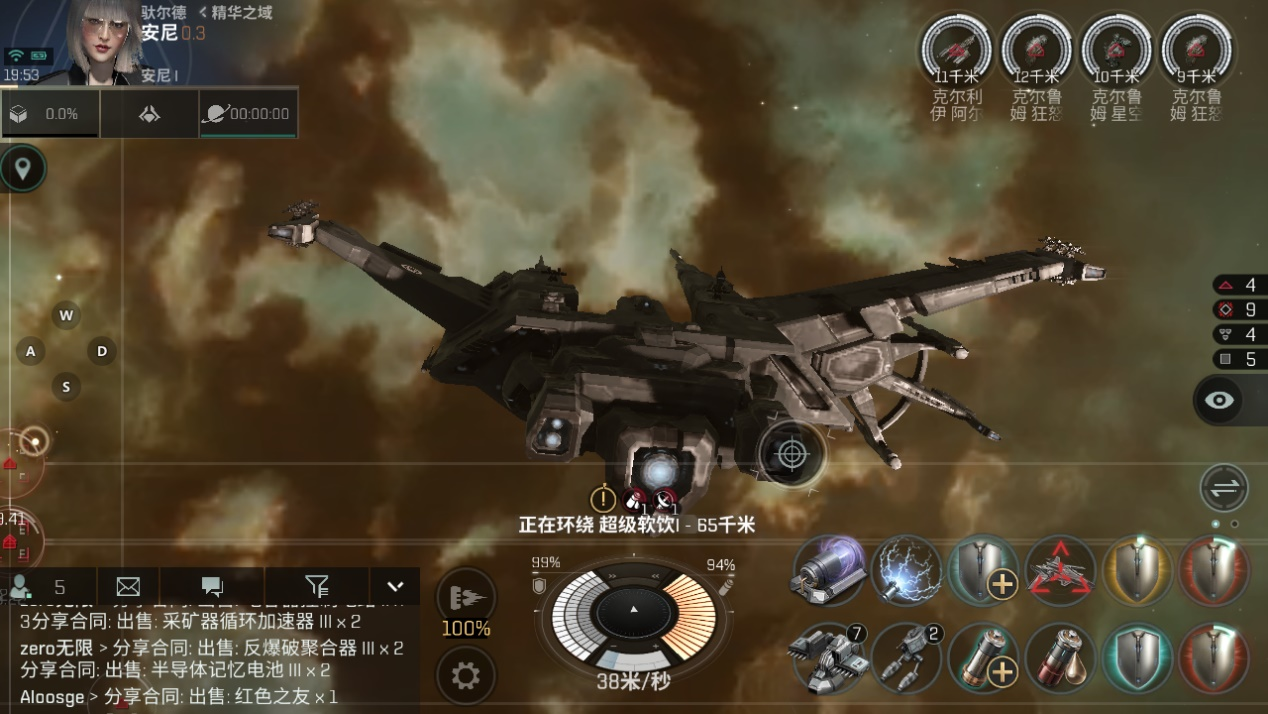The height and width of the screenshot is (714, 1268).
Task: Open the settings gear button
Action: 466,676
